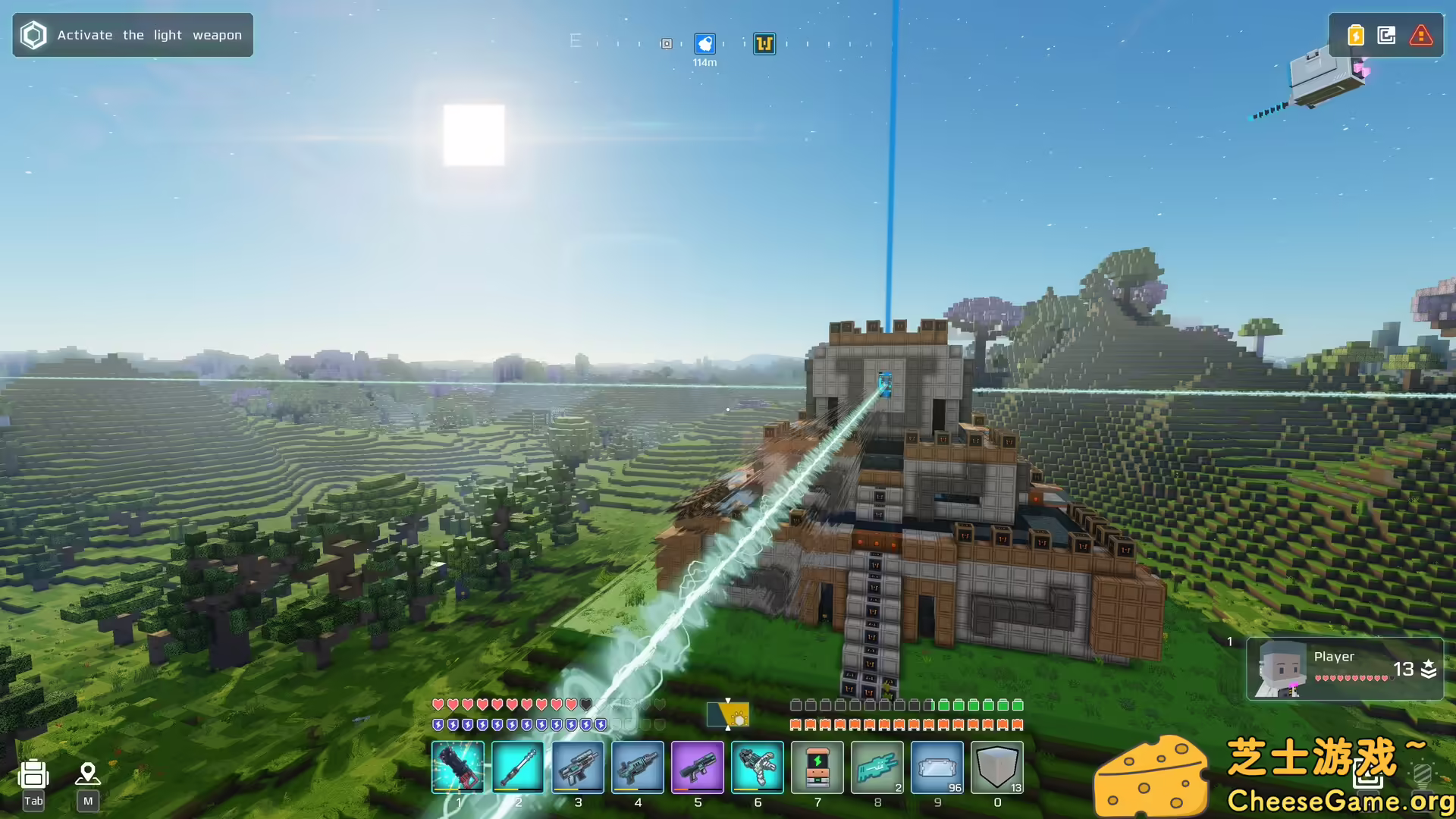Open the "Activate the light weapon" objective tracker

[133, 35]
